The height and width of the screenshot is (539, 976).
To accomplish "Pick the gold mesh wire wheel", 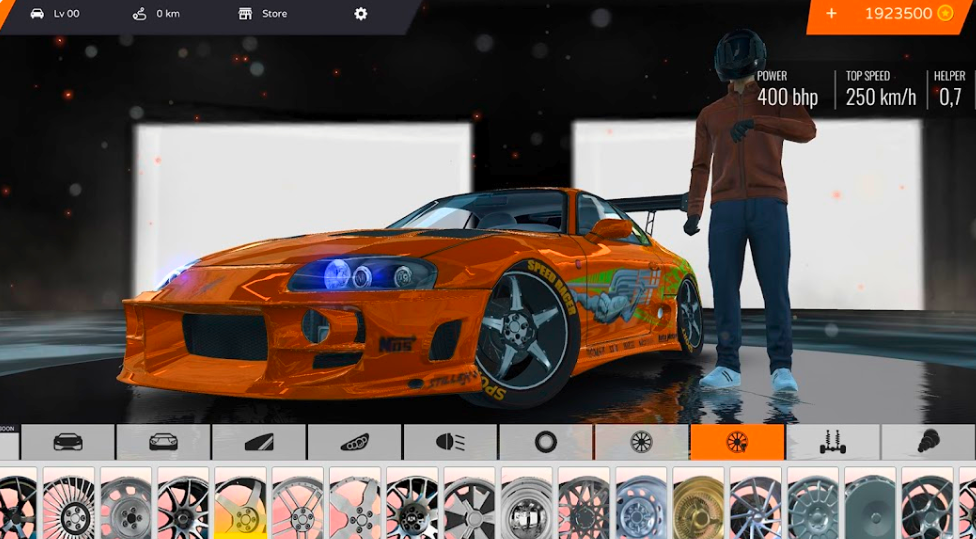I will pos(698,505).
